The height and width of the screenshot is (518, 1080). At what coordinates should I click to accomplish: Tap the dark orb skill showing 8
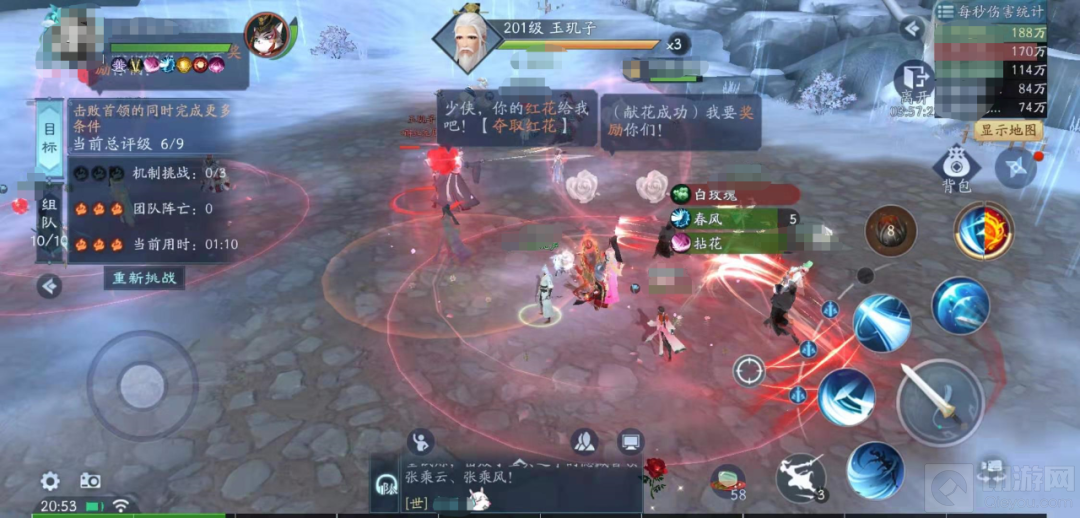891,231
